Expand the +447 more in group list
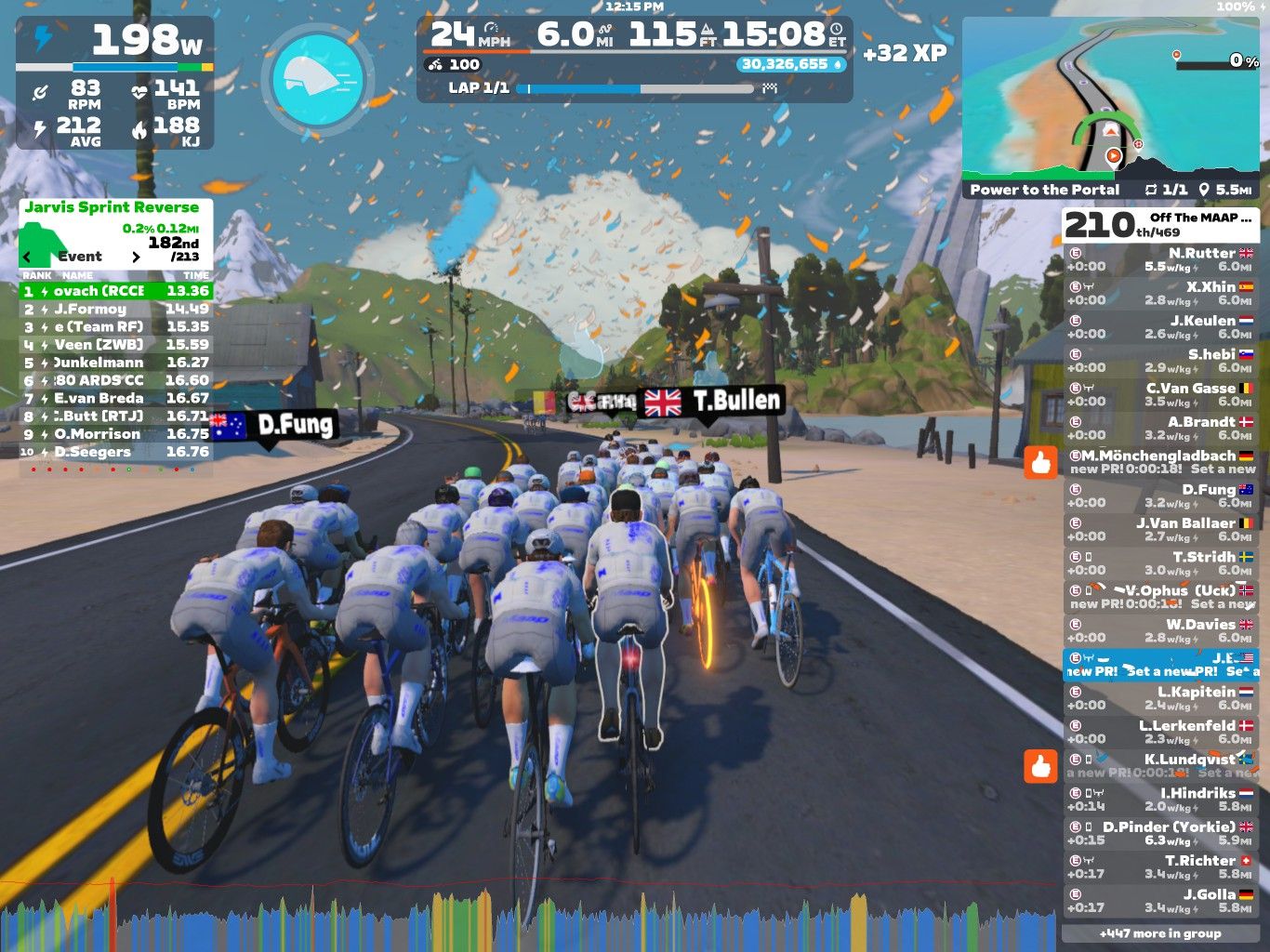The width and height of the screenshot is (1270, 952). 1160,932
